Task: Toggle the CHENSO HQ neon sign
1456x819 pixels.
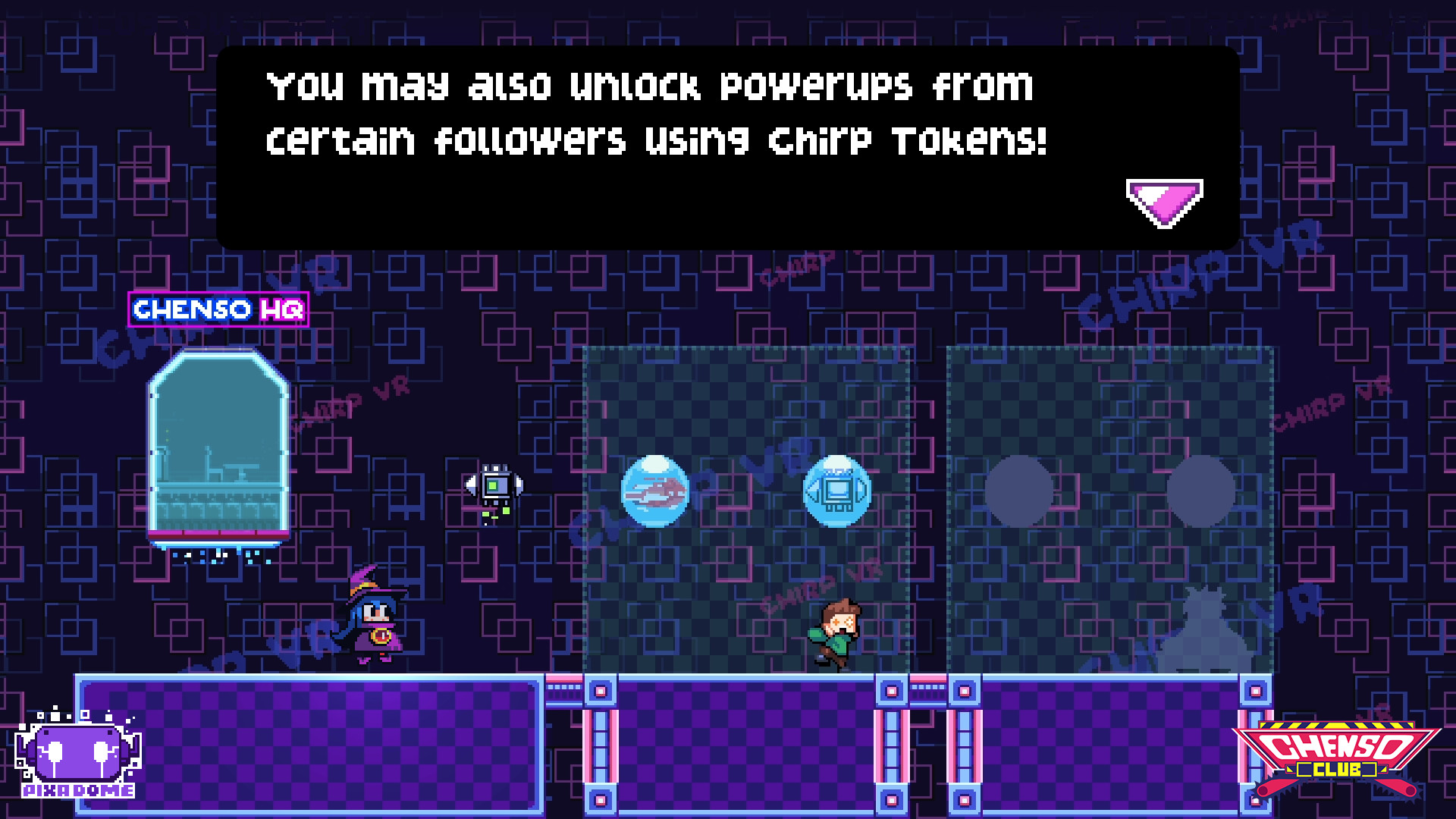Action: (x=220, y=309)
